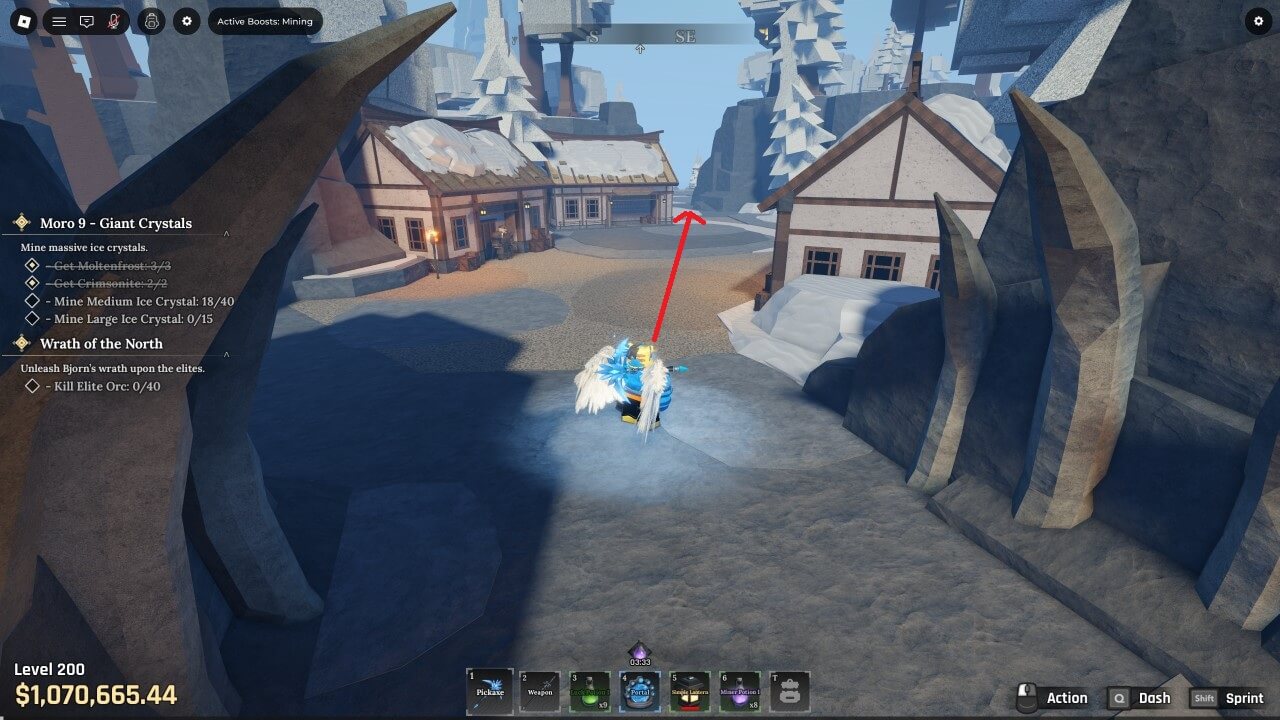1280x720 pixels.
Task: Use the purple Miner Potion slot
Action: [x=740, y=691]
